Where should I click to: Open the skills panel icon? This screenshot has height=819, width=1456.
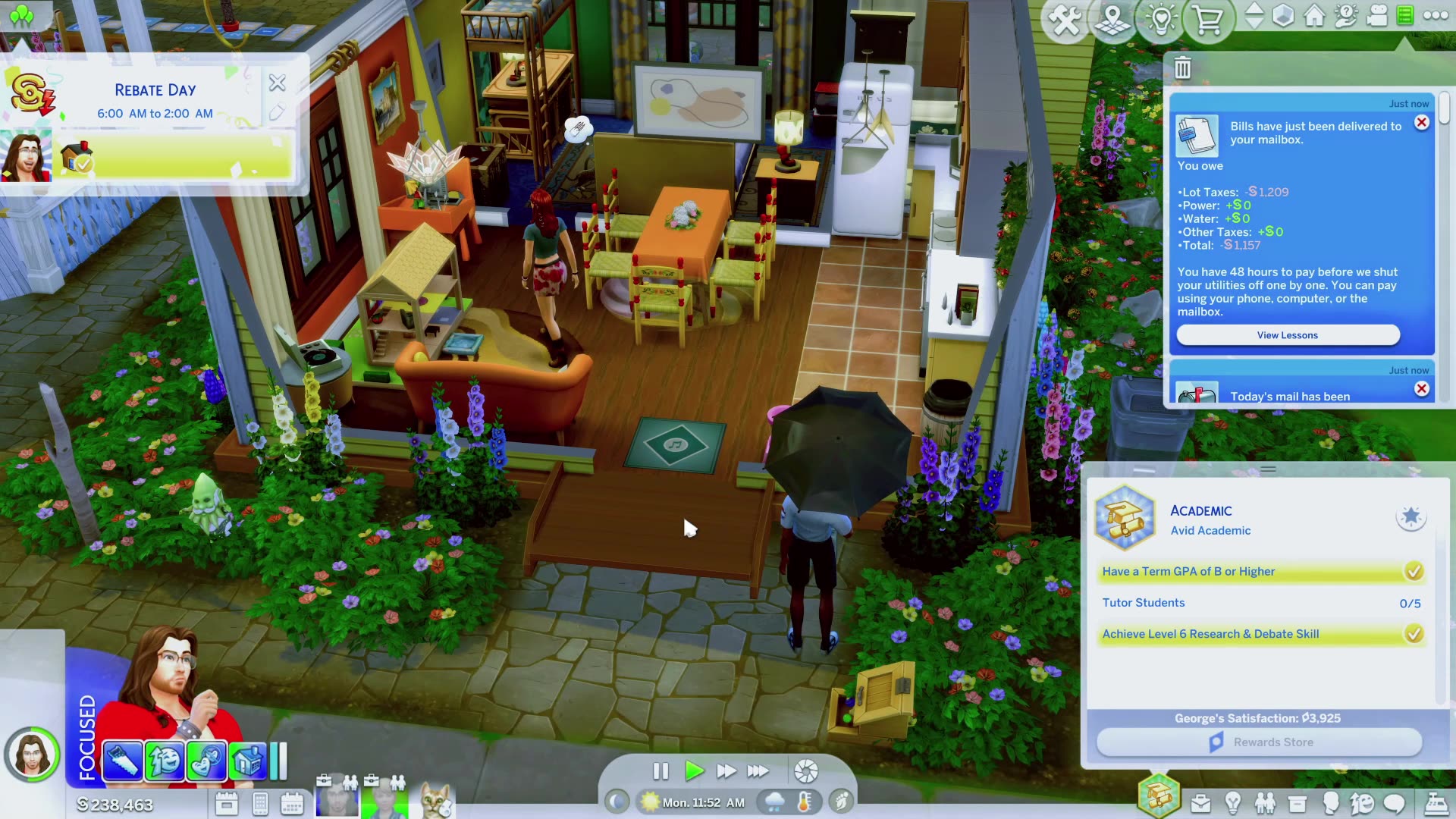click(x=1234, y=802)
